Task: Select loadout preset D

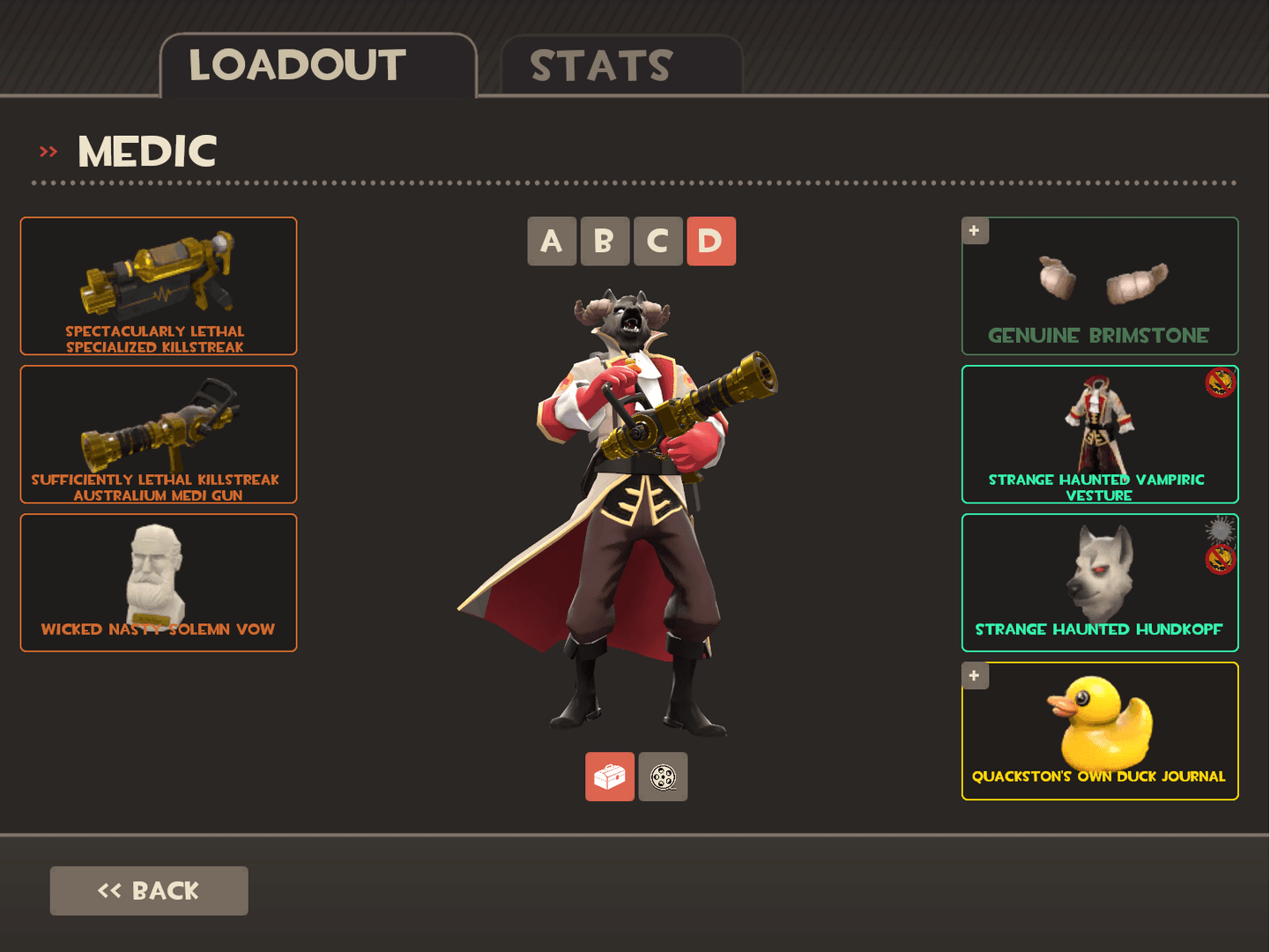Action: point(710,242)
